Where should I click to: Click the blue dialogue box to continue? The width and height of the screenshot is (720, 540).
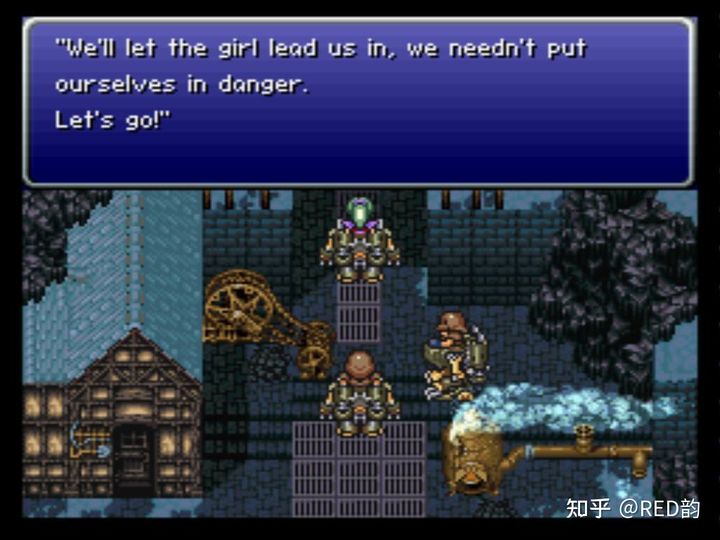(x=358, y=101)
